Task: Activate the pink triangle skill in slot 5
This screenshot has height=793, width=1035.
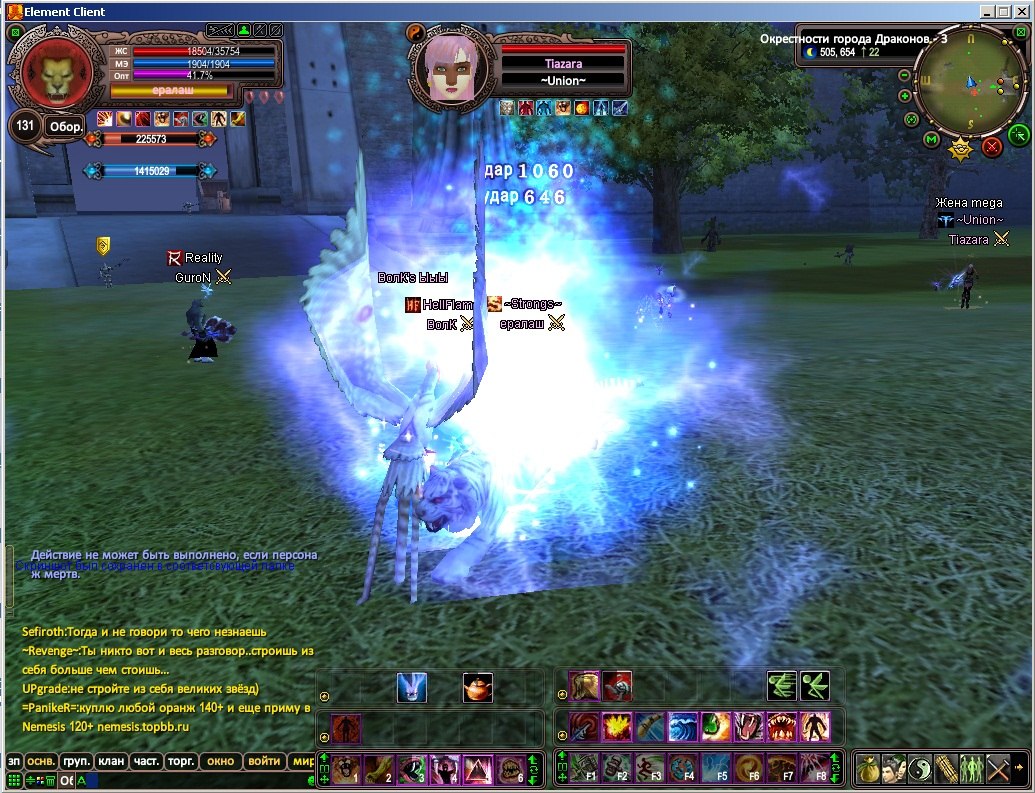Action: [477, 768]
